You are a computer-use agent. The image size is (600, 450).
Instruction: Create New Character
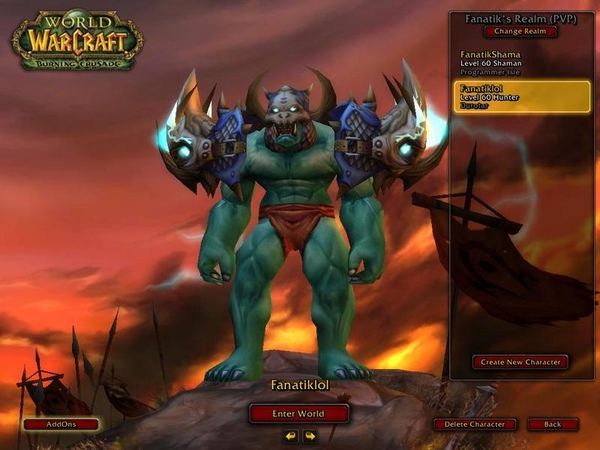click(x=520, y=362)
